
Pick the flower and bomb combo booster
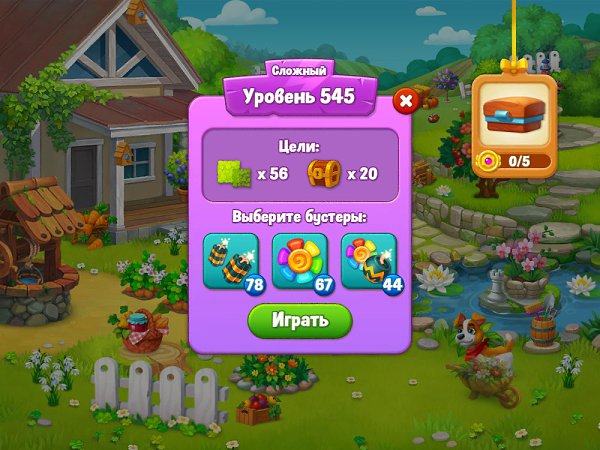pos(369,262)
